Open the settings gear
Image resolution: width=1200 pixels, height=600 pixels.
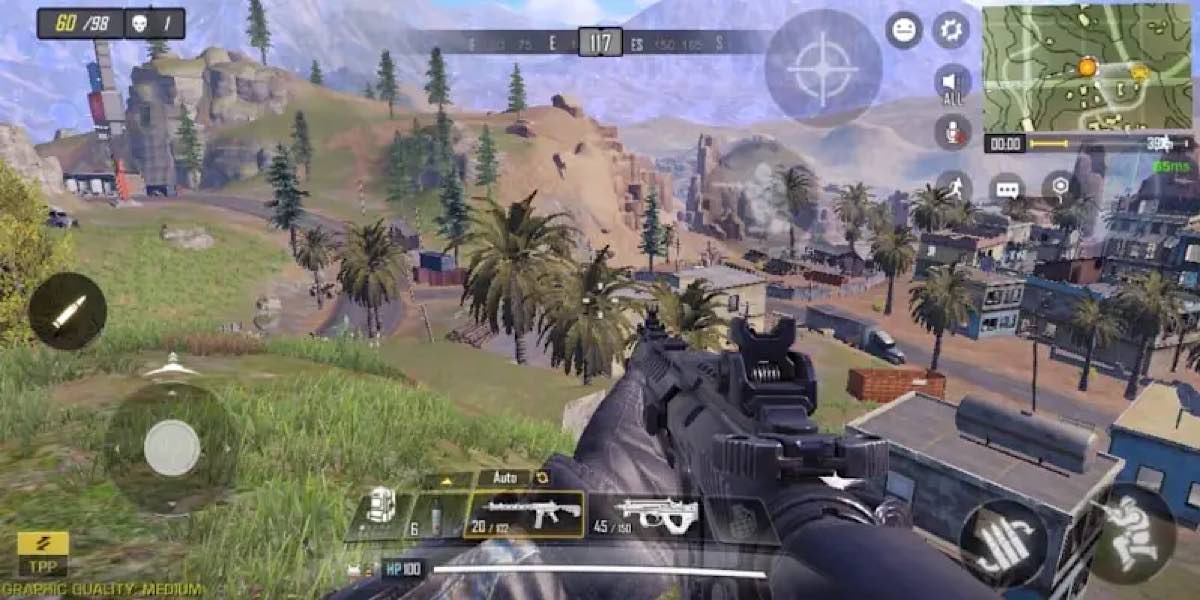click(951, 30)
